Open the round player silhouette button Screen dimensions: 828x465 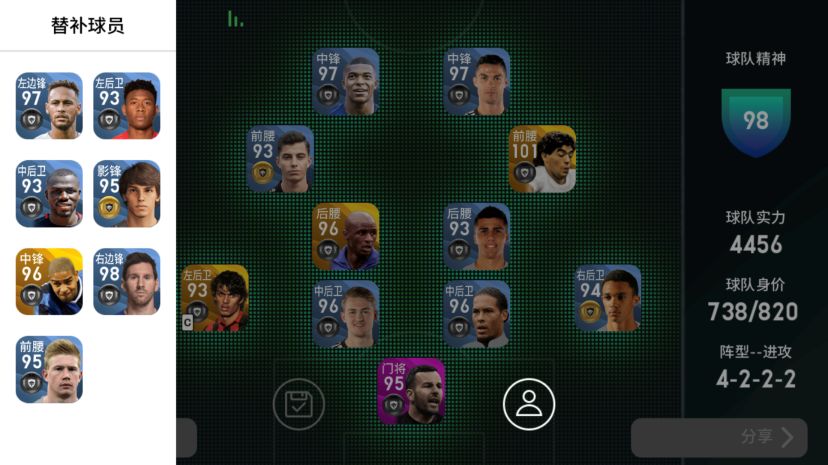pos(528,404)
